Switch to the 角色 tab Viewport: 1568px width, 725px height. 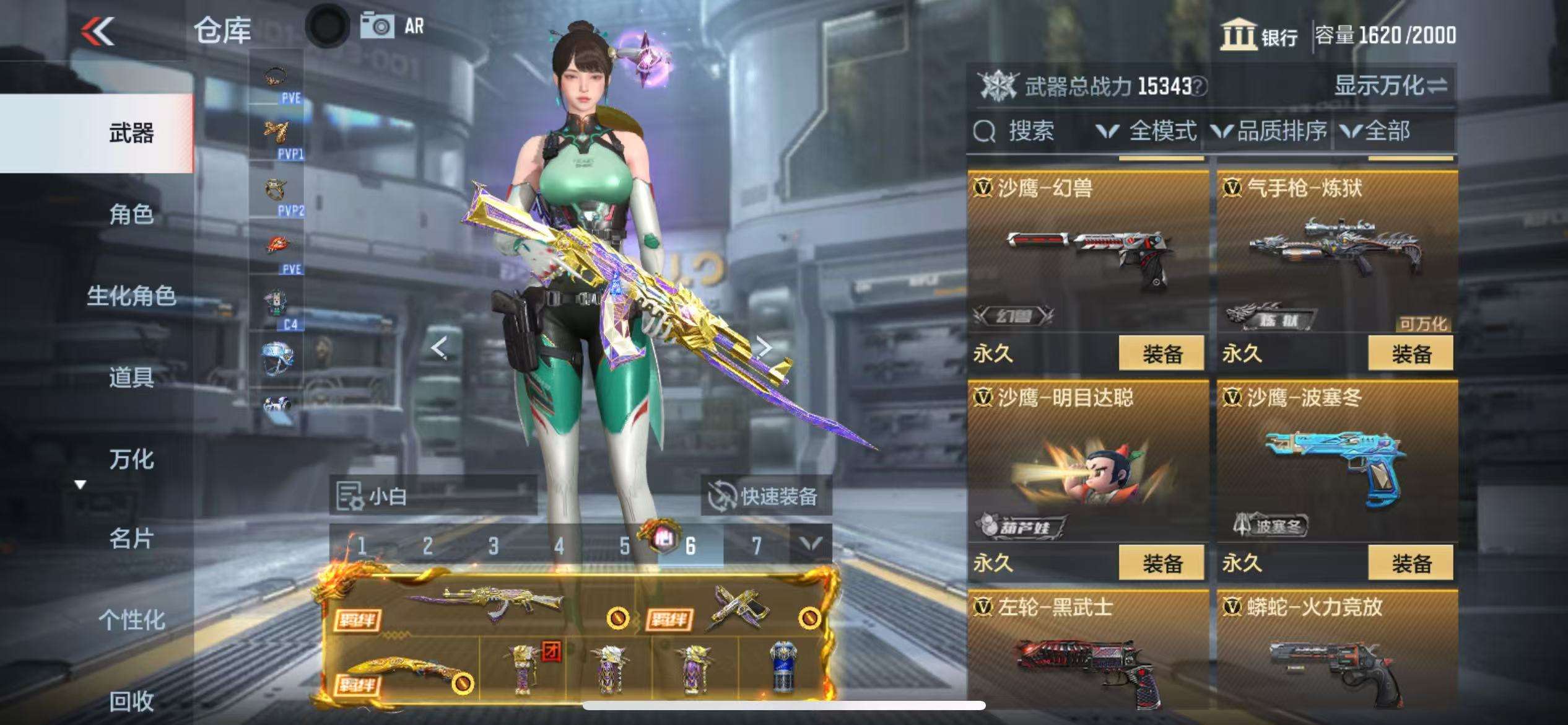131,214
